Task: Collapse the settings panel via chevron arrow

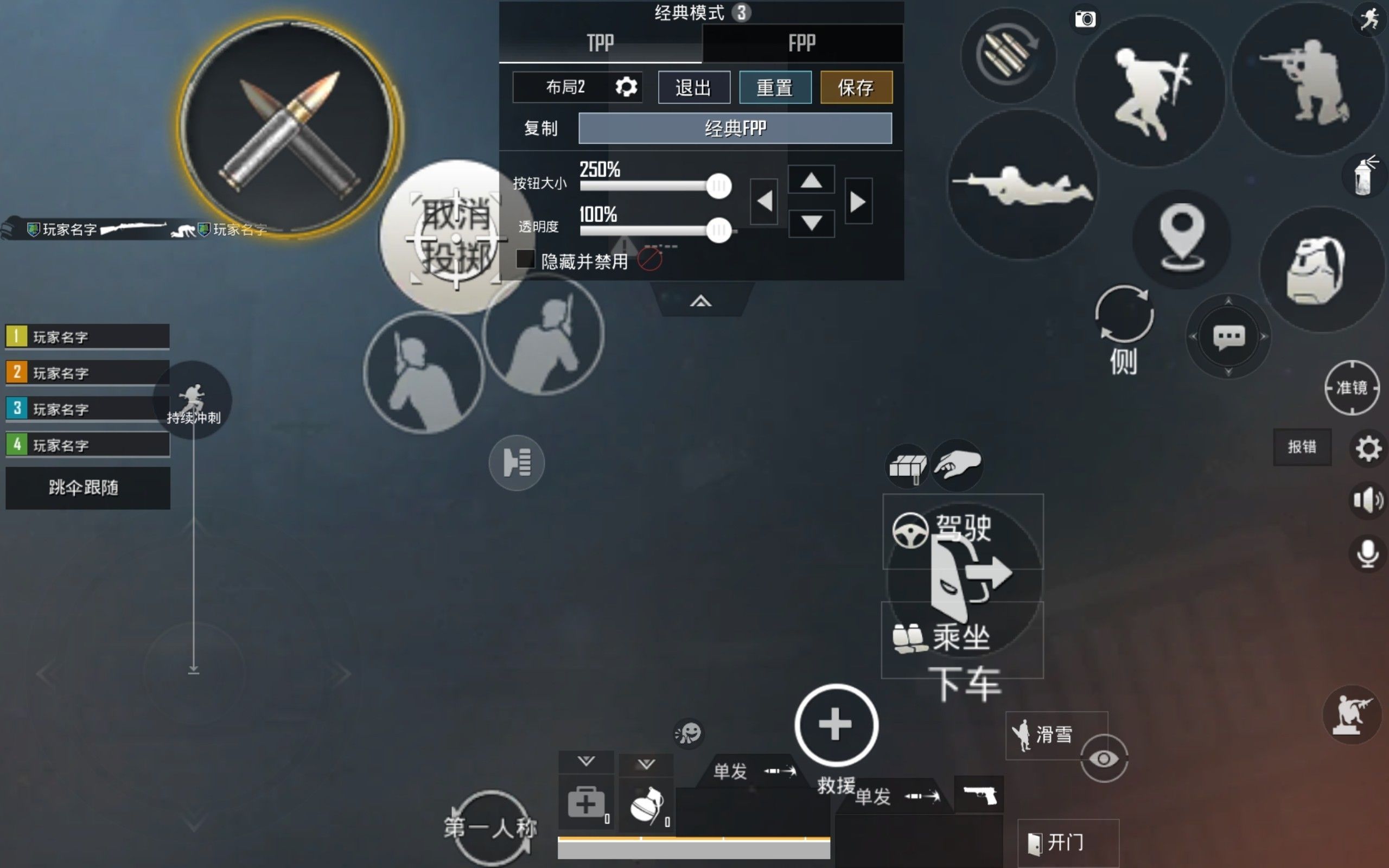Action: (700, 299)
